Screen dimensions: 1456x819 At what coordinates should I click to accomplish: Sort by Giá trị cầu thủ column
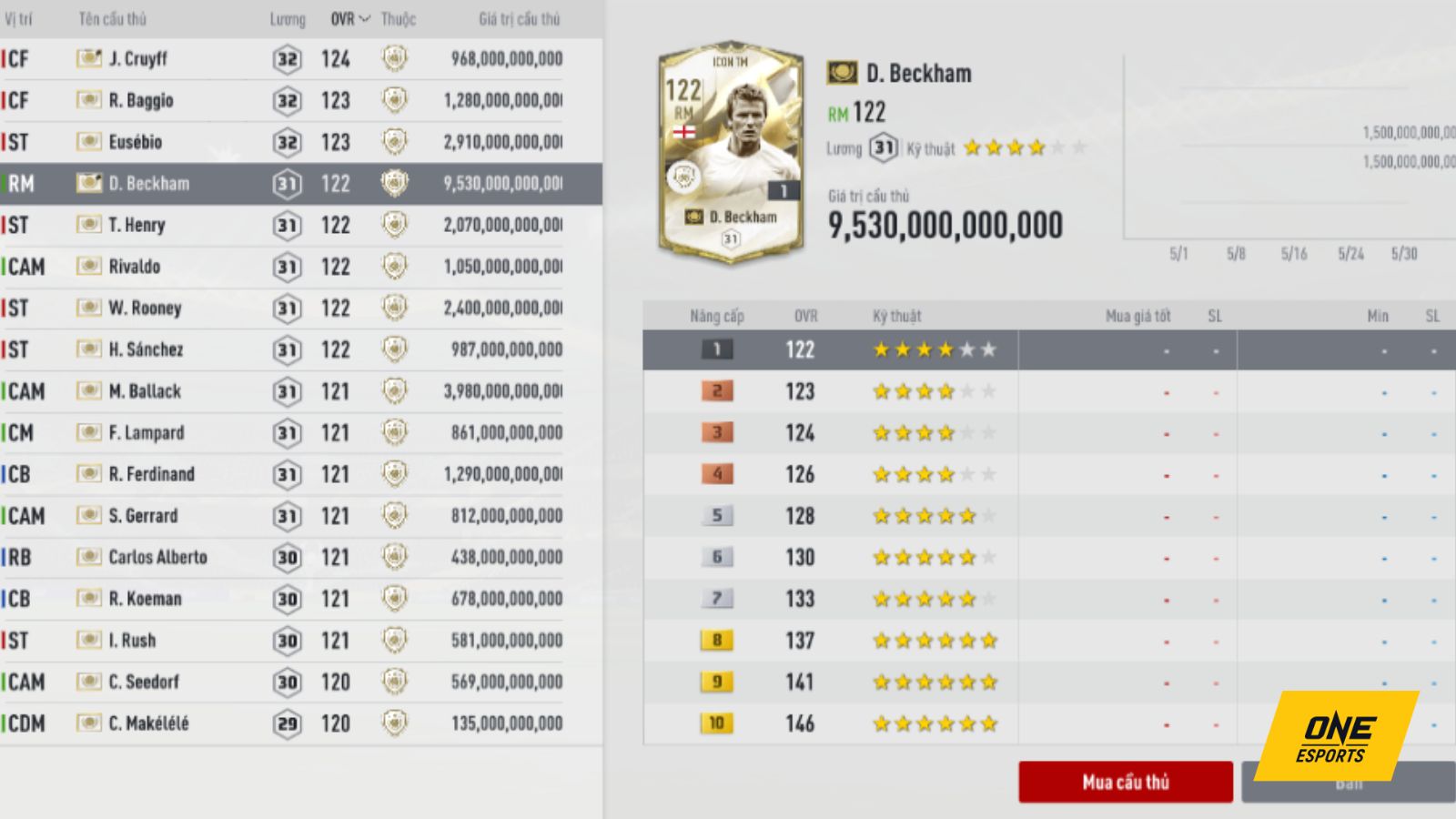pyautogui.click(x=519, y=19)
